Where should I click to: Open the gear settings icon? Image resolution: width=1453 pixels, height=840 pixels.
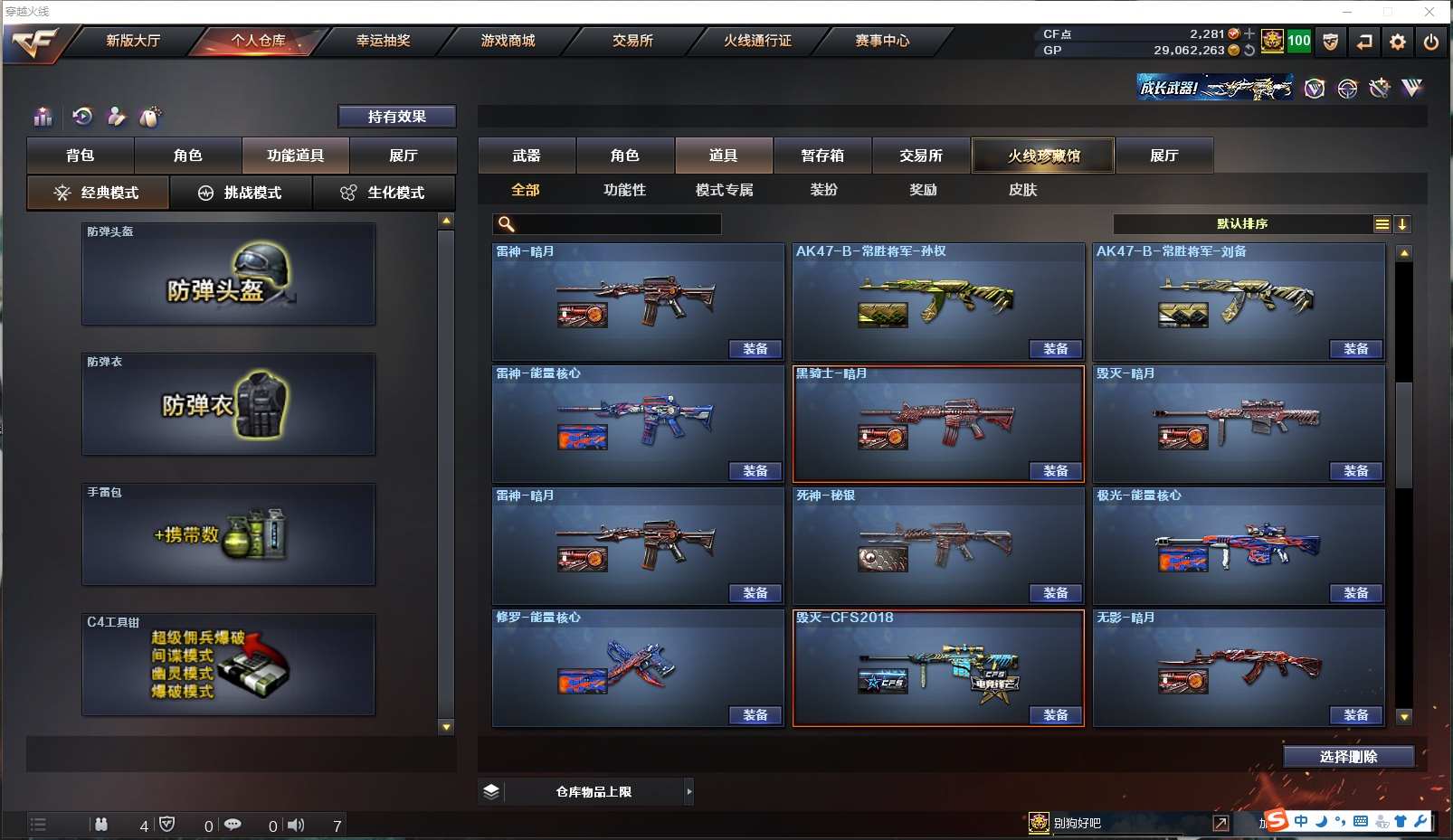click(1398, 42)
